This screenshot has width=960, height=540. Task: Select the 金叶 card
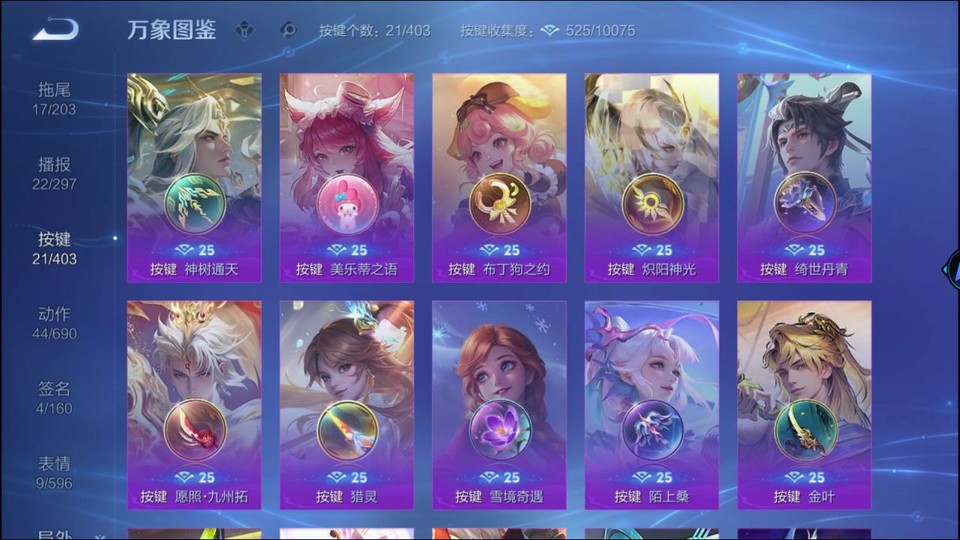tap(804, 405)
